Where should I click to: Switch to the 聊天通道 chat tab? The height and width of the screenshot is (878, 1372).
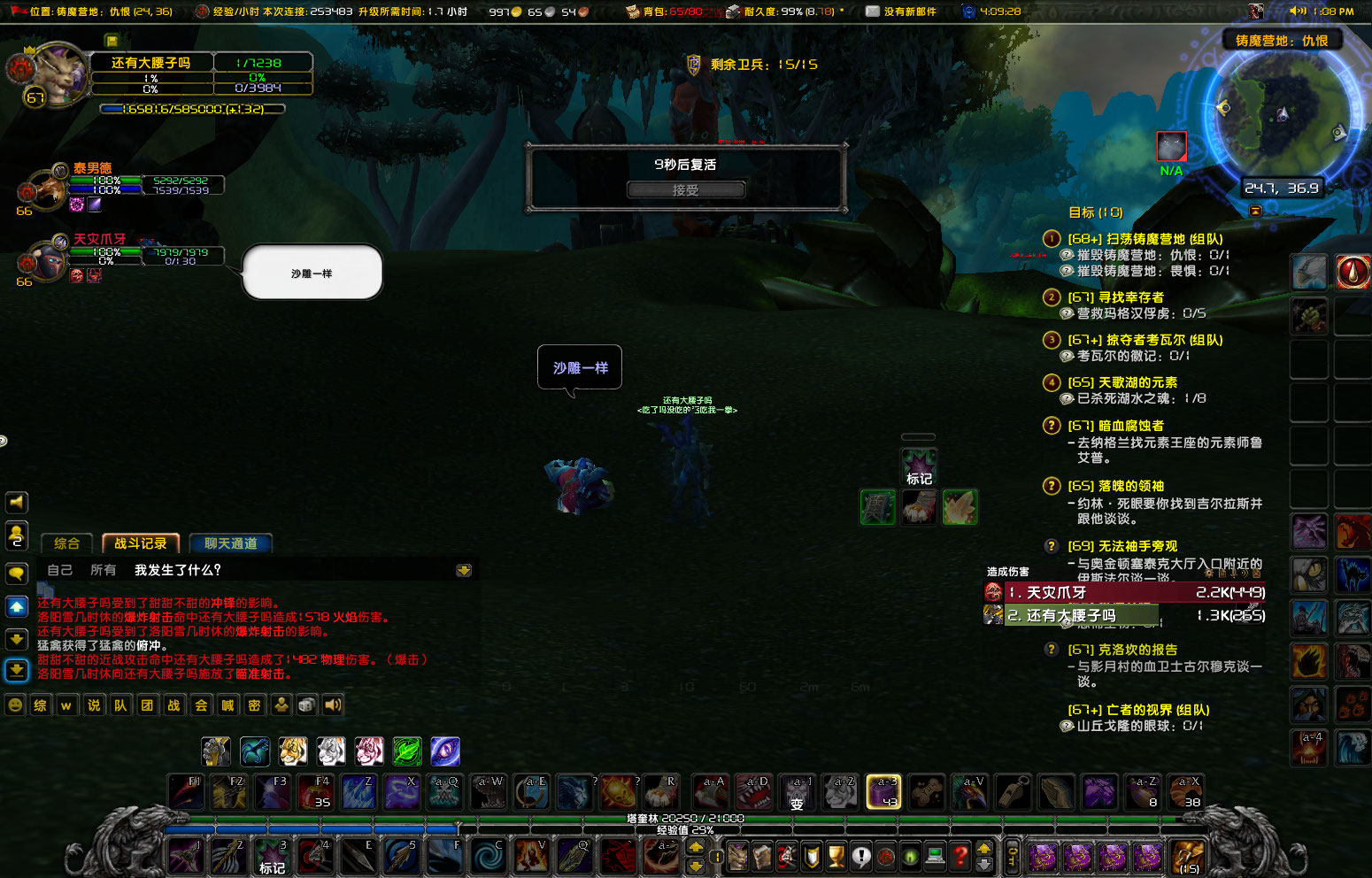pos(230,543)
